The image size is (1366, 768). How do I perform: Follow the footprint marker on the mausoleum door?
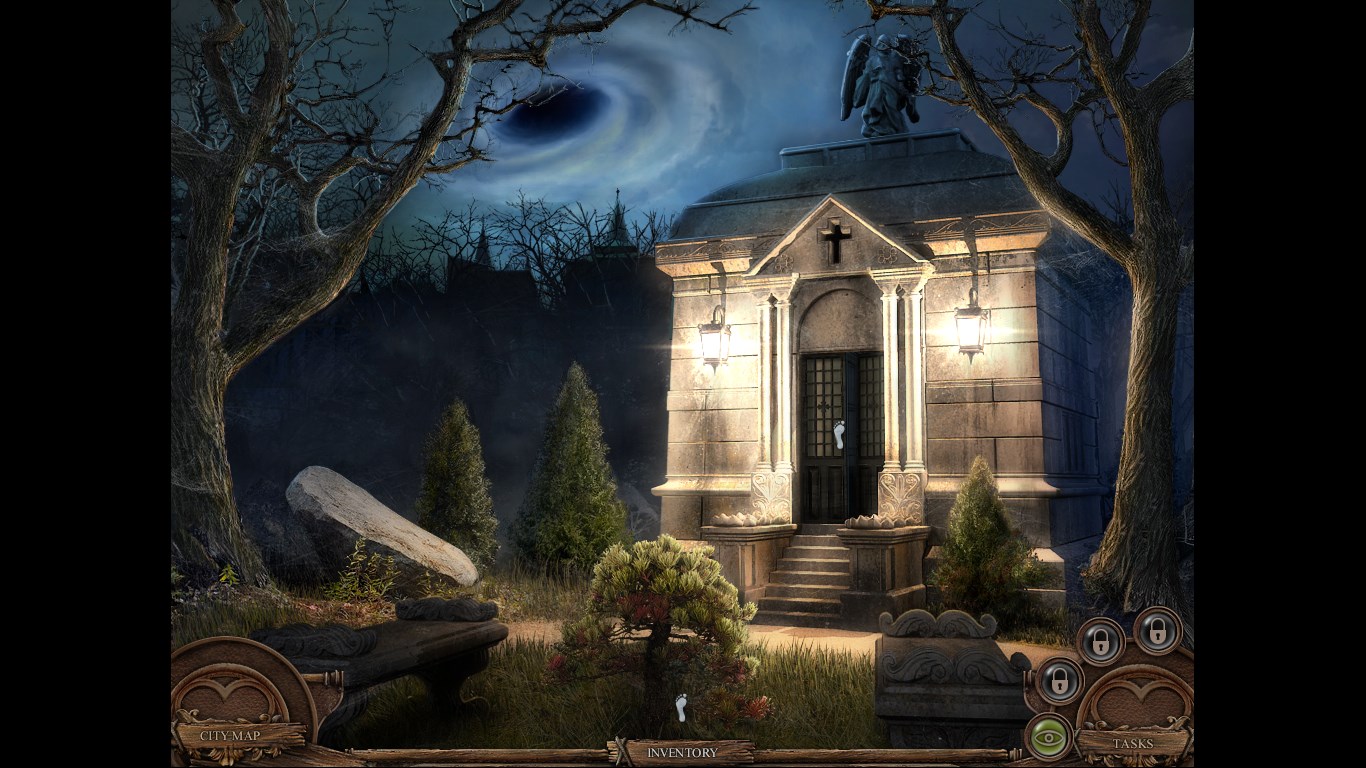point(839,435)
